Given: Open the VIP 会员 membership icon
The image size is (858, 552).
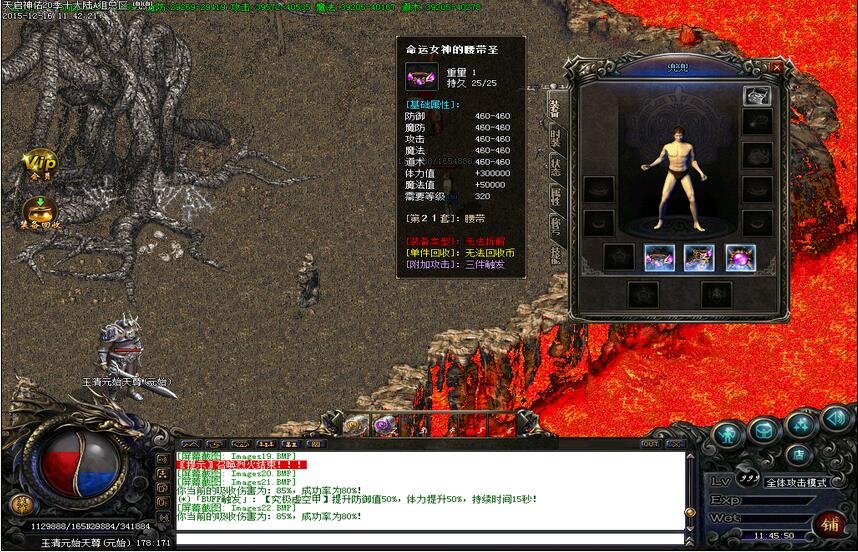Looking at the screenshot, I should coord(40,165).
